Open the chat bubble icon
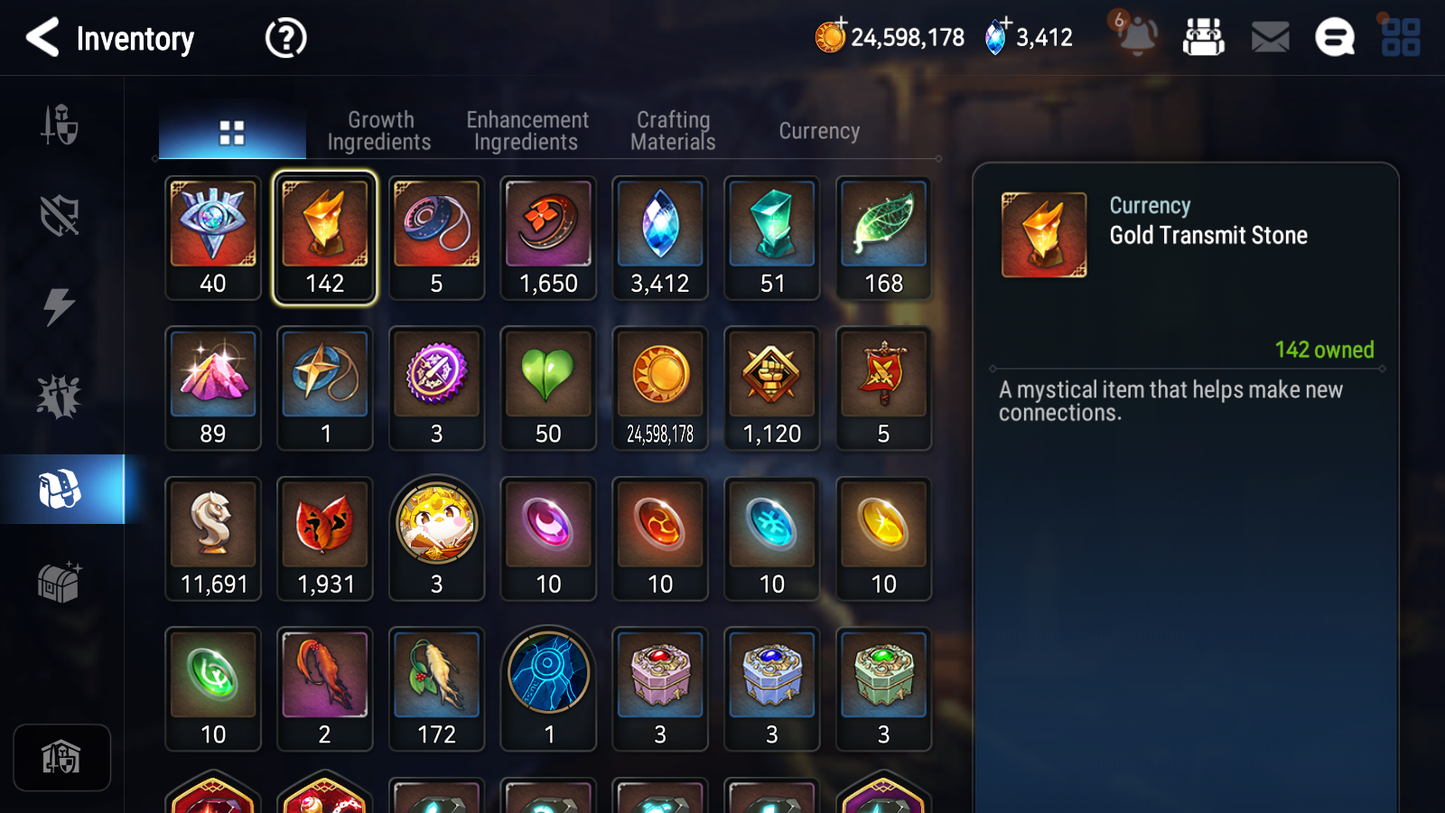 pos(1334,37)
